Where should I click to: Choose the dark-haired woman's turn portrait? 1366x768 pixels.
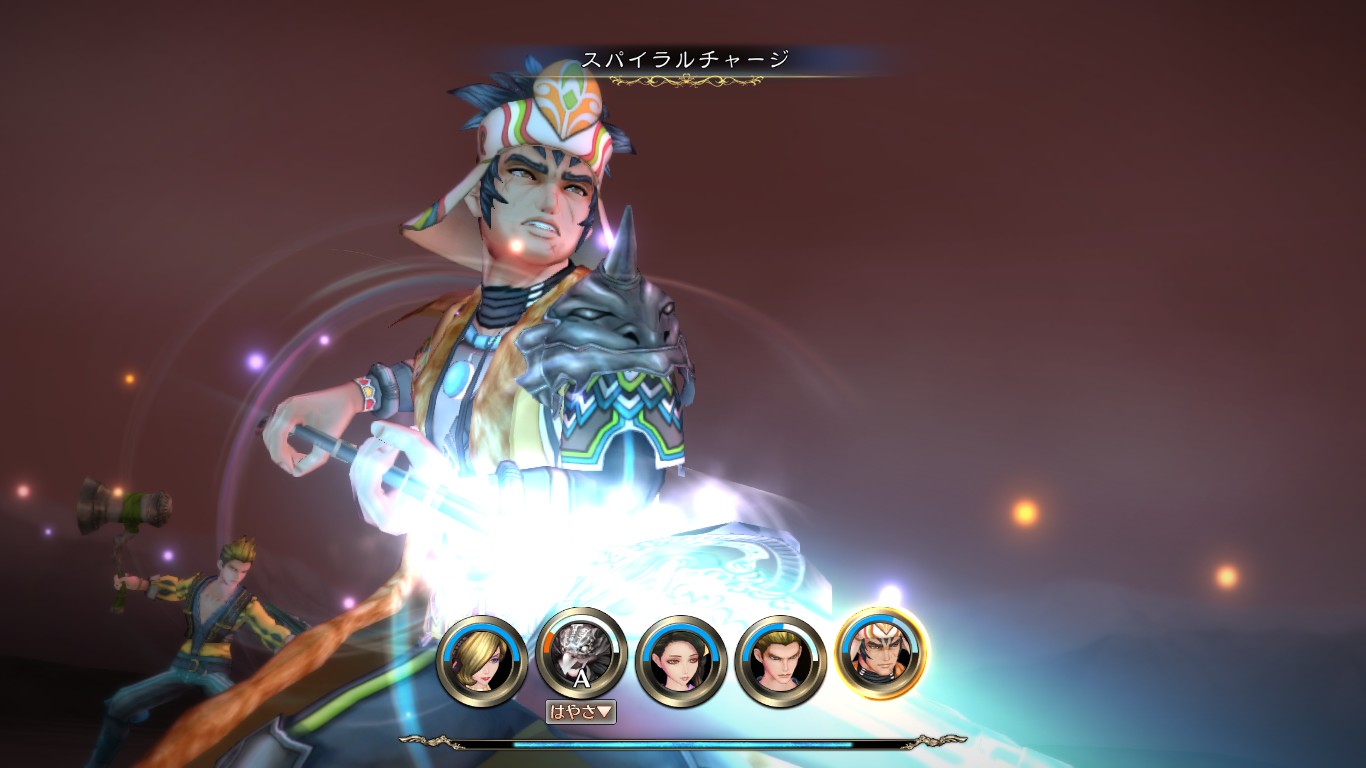(x=681, y=658)
